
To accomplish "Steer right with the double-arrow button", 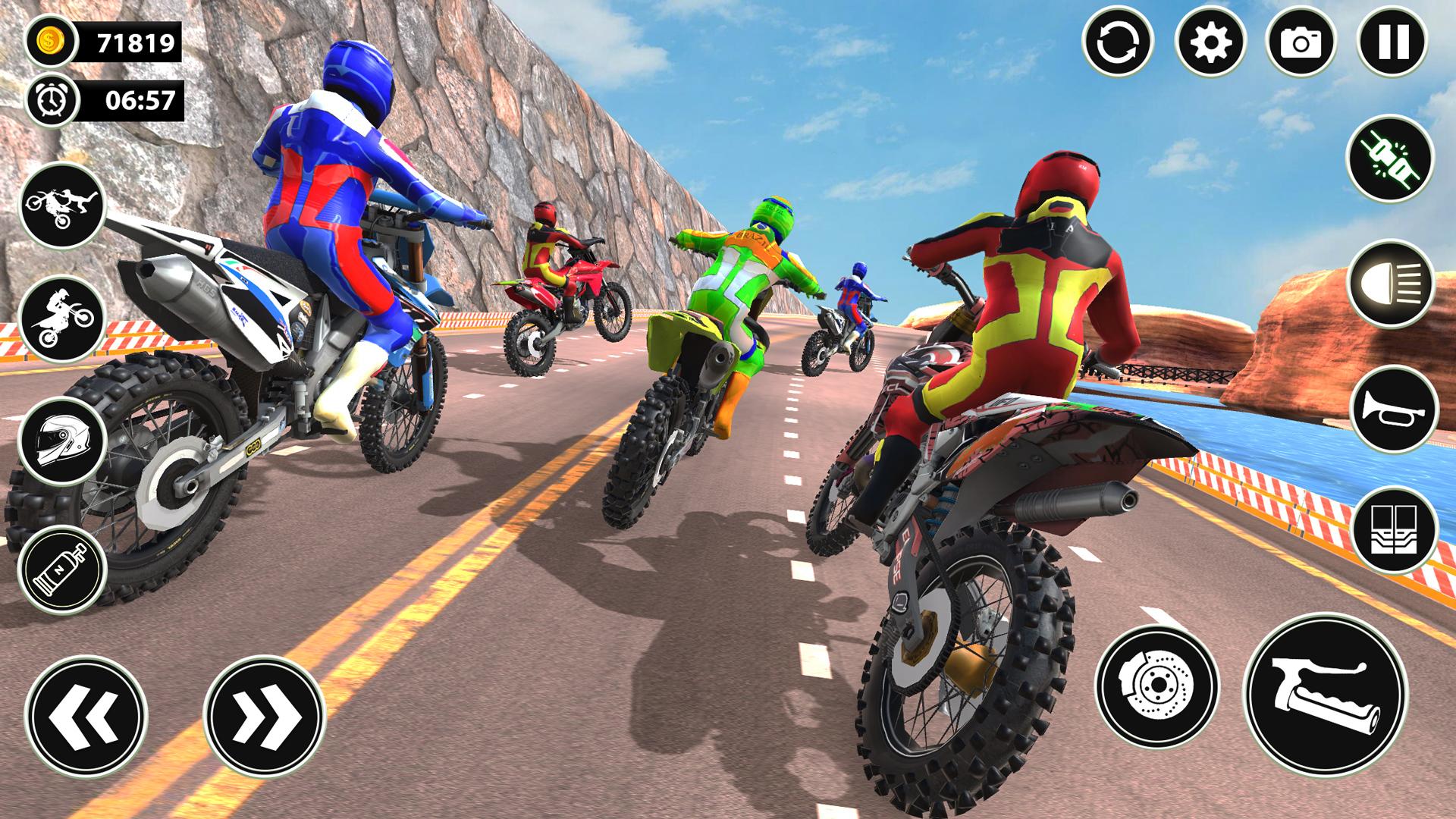I will pos(265,716).
